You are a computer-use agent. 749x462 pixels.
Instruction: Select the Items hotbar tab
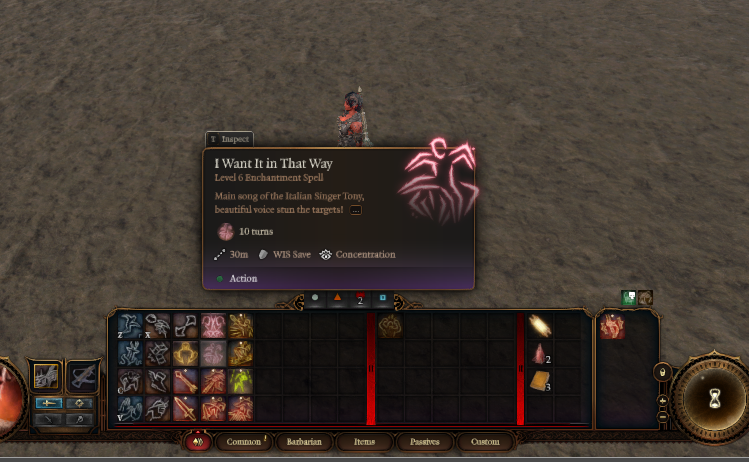364,441
